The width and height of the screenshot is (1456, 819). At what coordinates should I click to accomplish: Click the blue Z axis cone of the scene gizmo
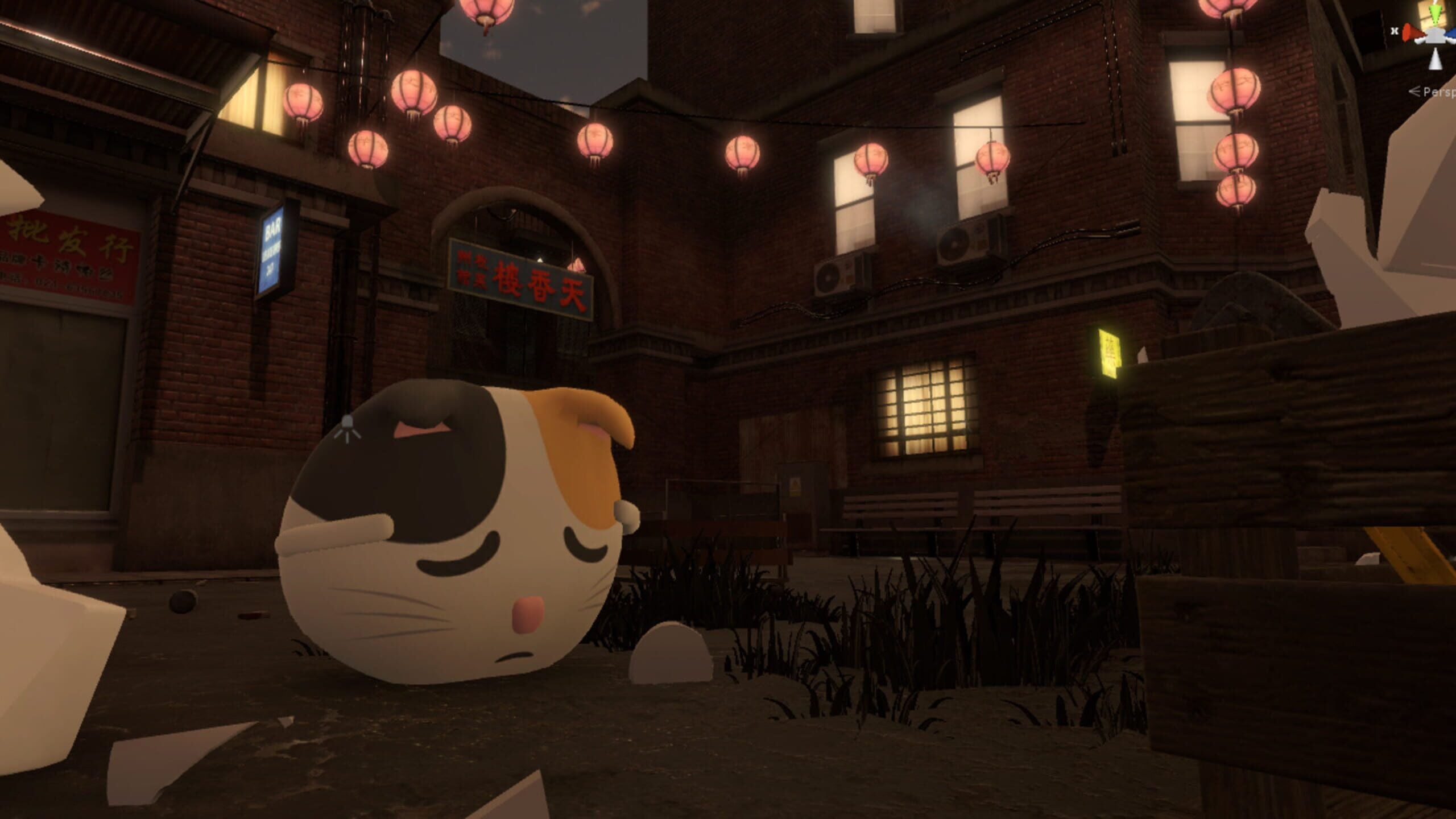[x=1451, y=34]
